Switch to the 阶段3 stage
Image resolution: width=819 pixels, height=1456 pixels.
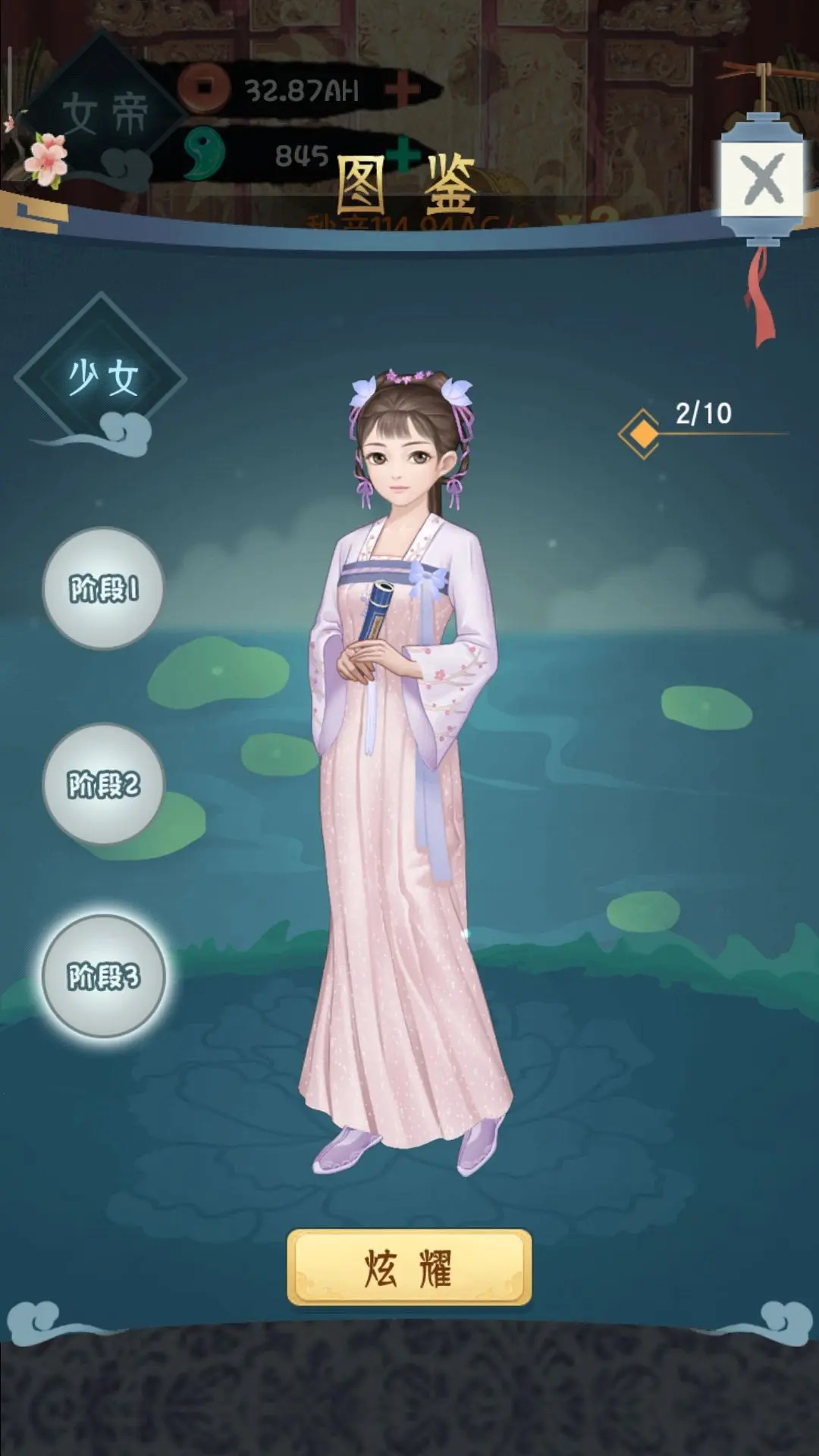point(103,976)
